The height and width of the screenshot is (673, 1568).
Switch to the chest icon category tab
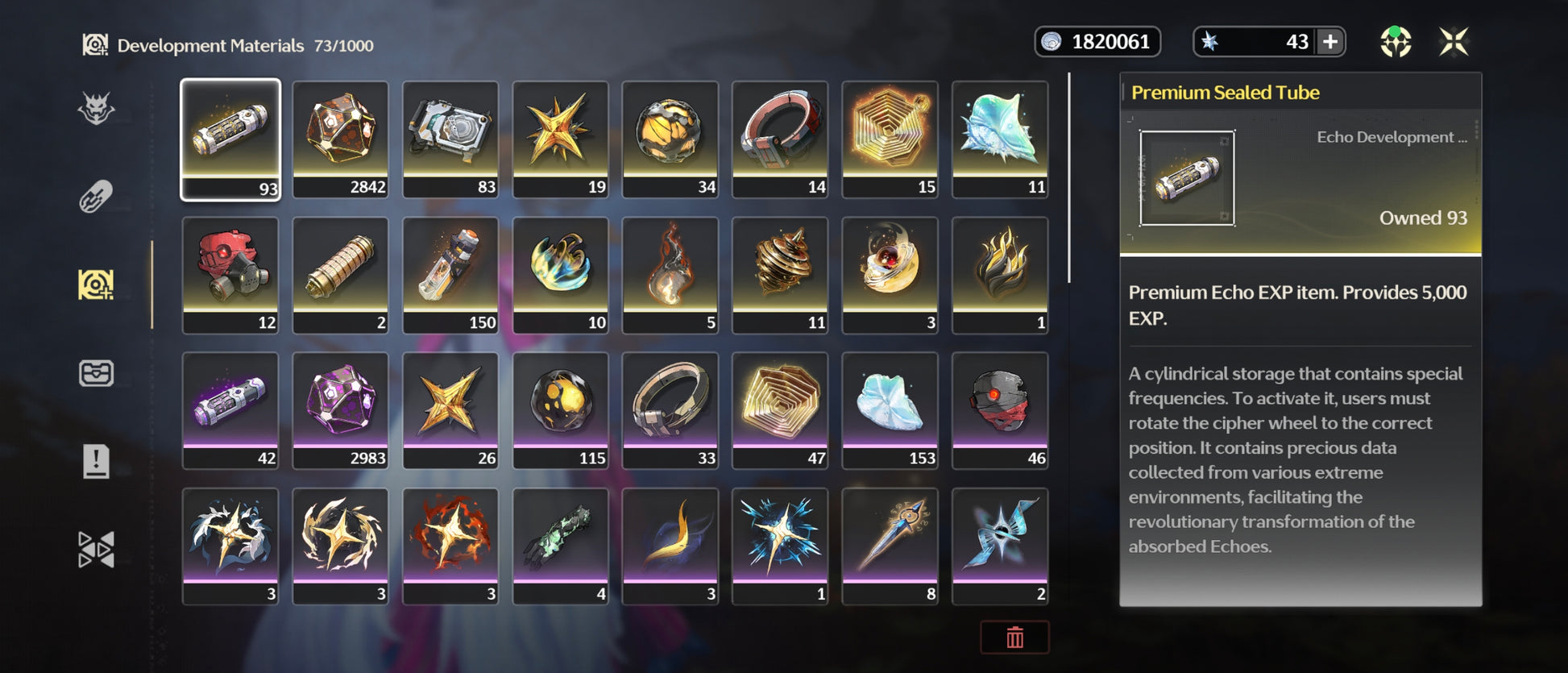(x=96, y=373)
